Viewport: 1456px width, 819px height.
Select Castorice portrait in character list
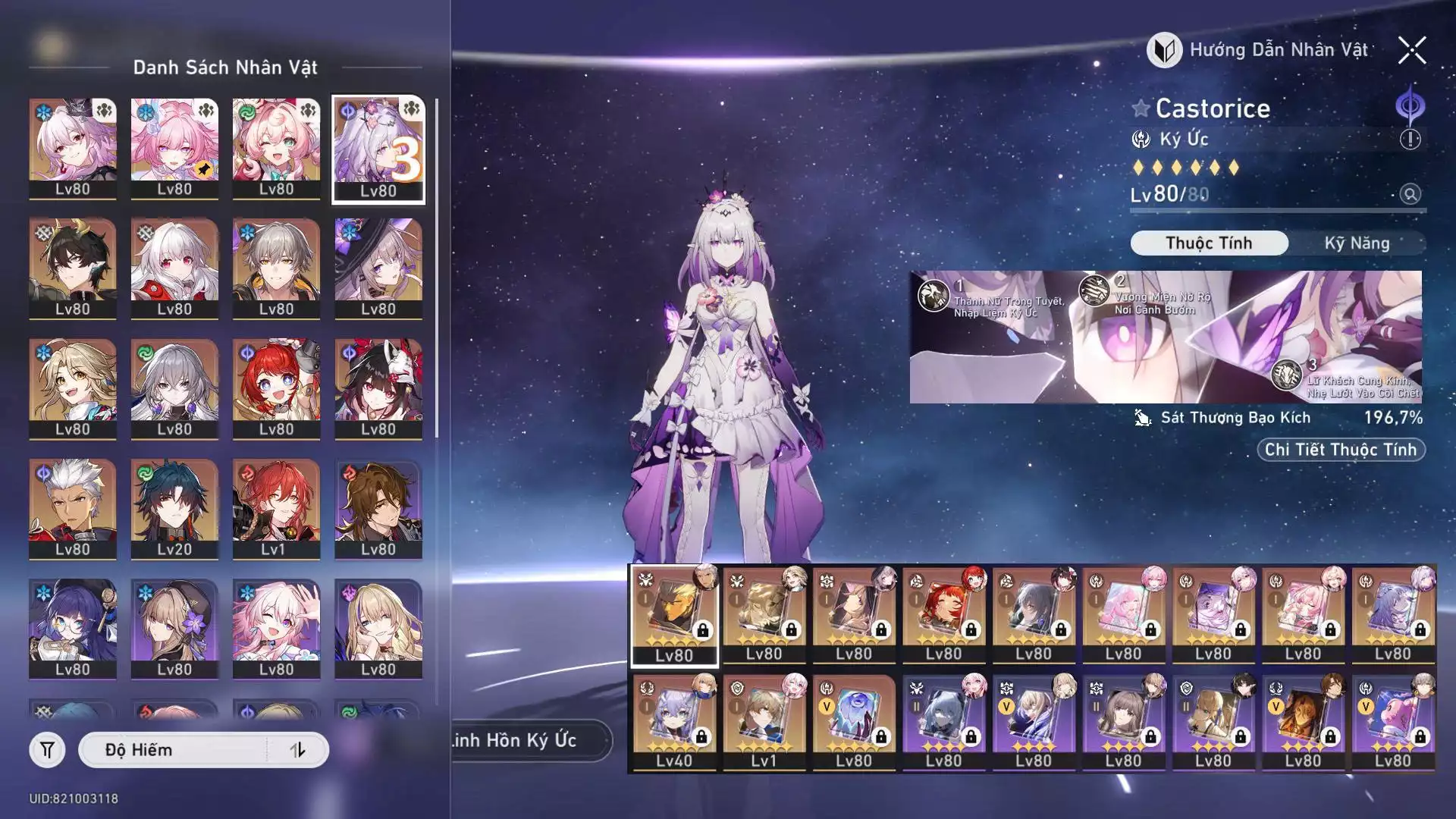[x=378, y=149]
